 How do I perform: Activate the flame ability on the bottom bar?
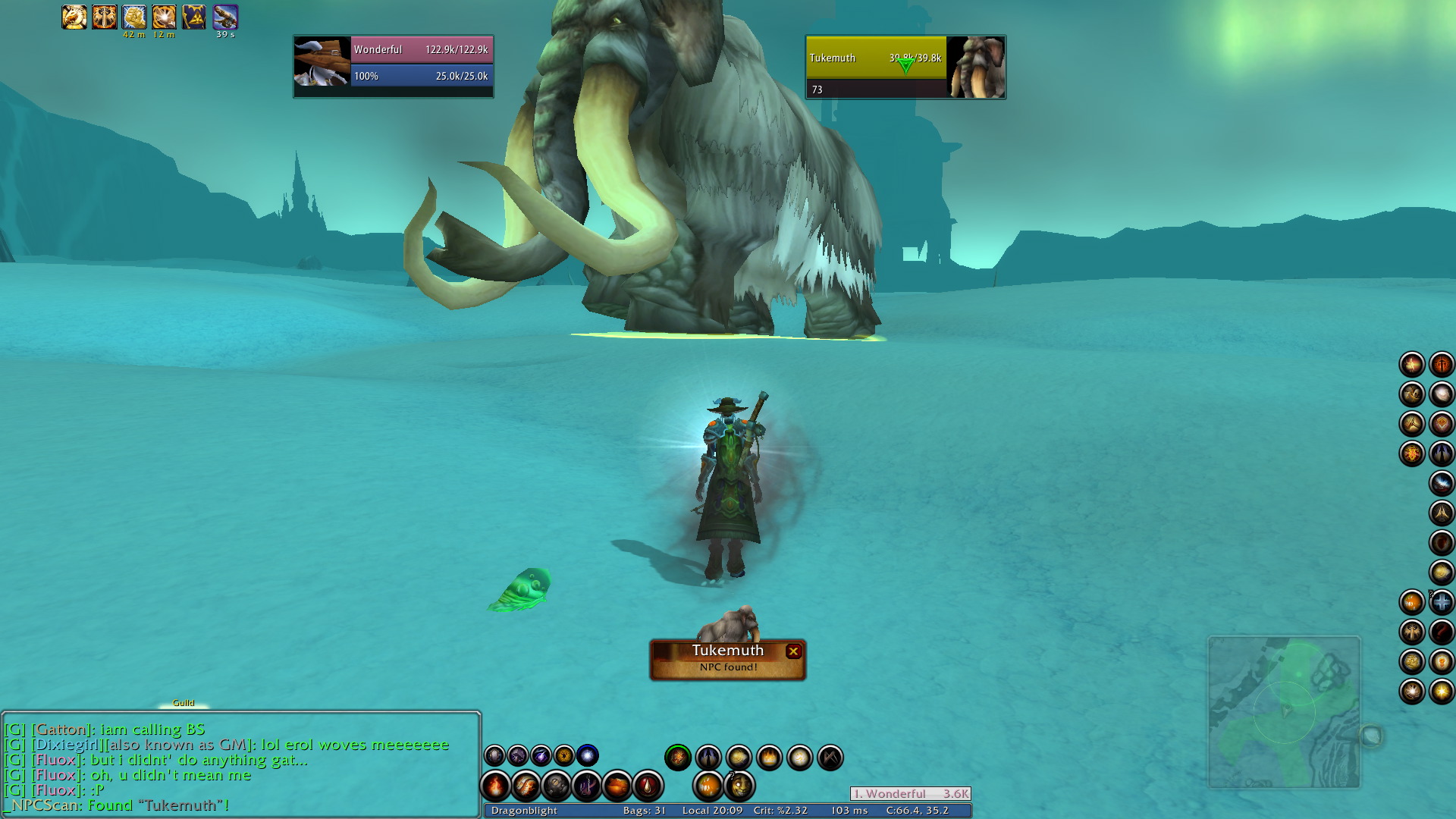496,786
